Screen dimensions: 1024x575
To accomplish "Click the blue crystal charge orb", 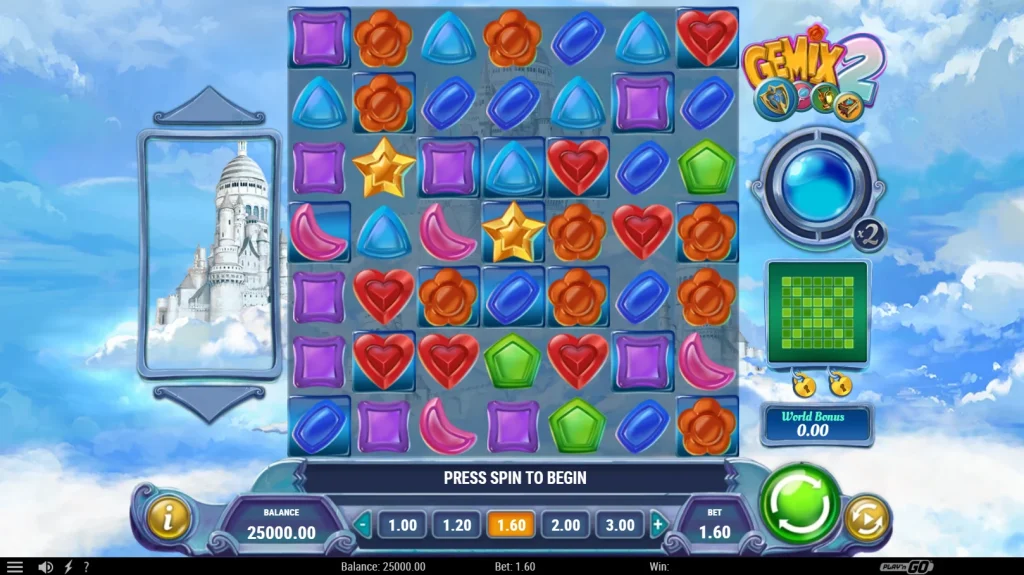I will tap(817, 186).
